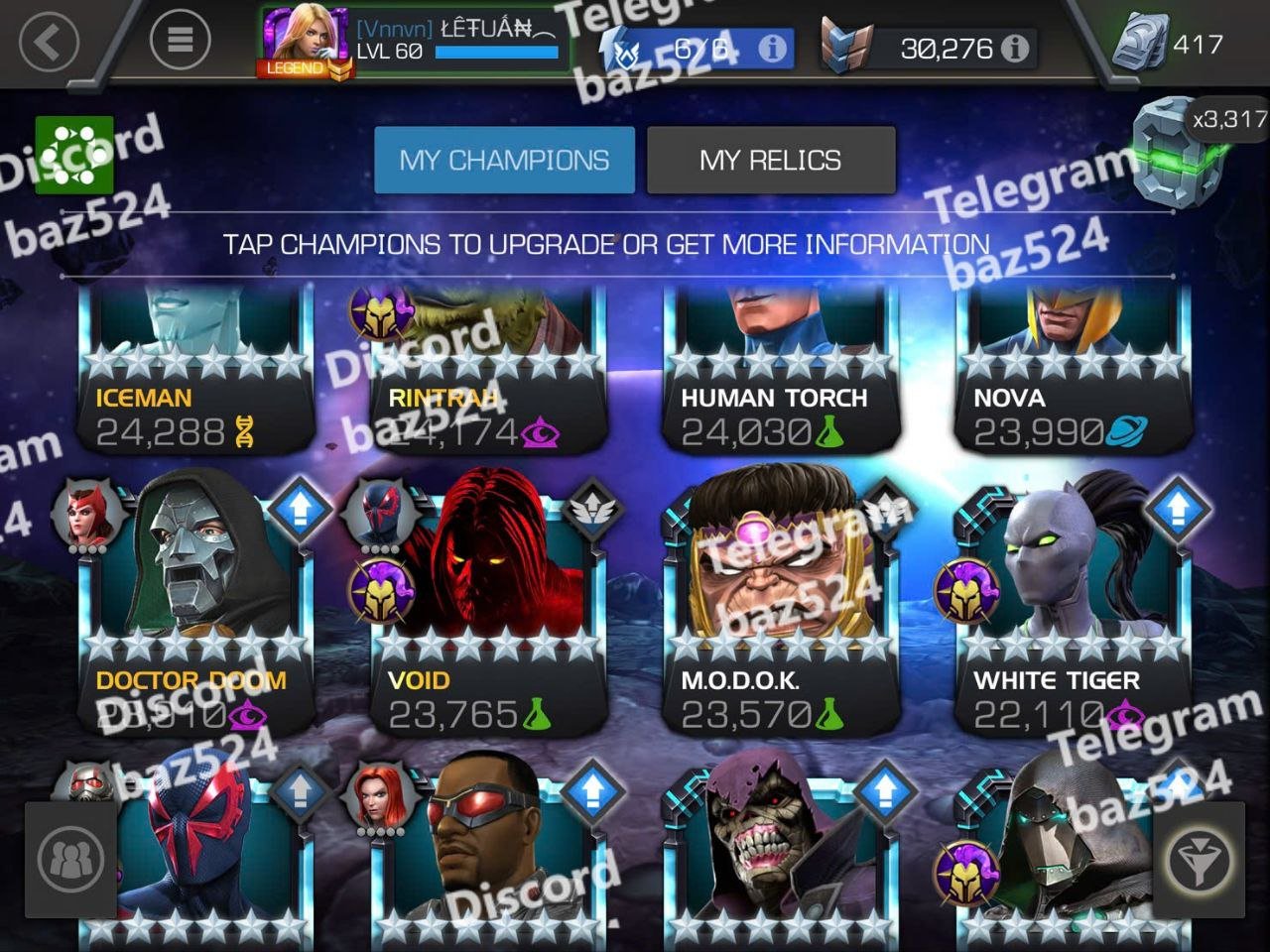Go back with the arrow button
This screenshot has width=1270, height=952.
(x=48, y=43)
